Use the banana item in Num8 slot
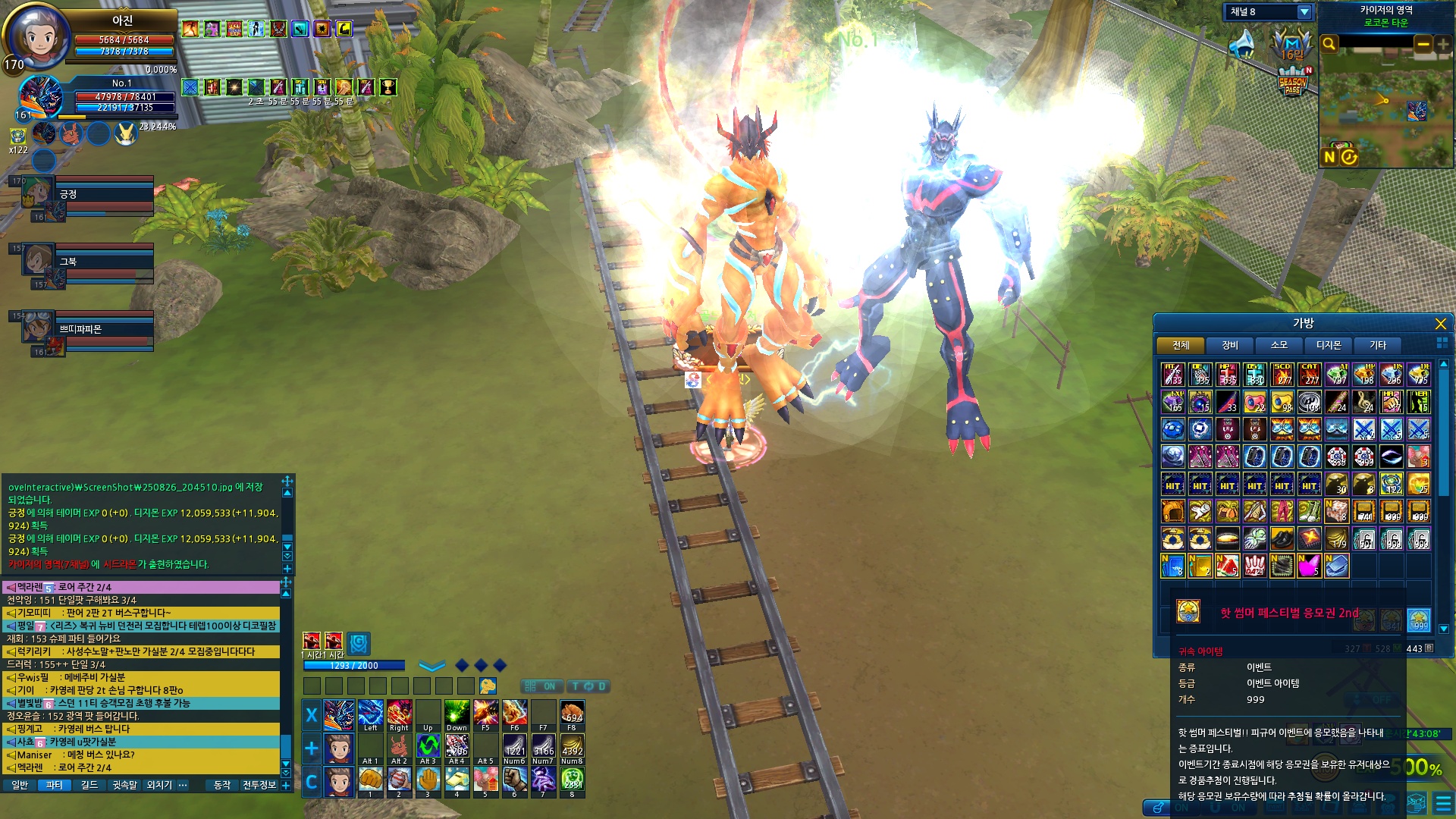Image resolution: width=1456 pixels, height=819 pixels. [573, 746]
